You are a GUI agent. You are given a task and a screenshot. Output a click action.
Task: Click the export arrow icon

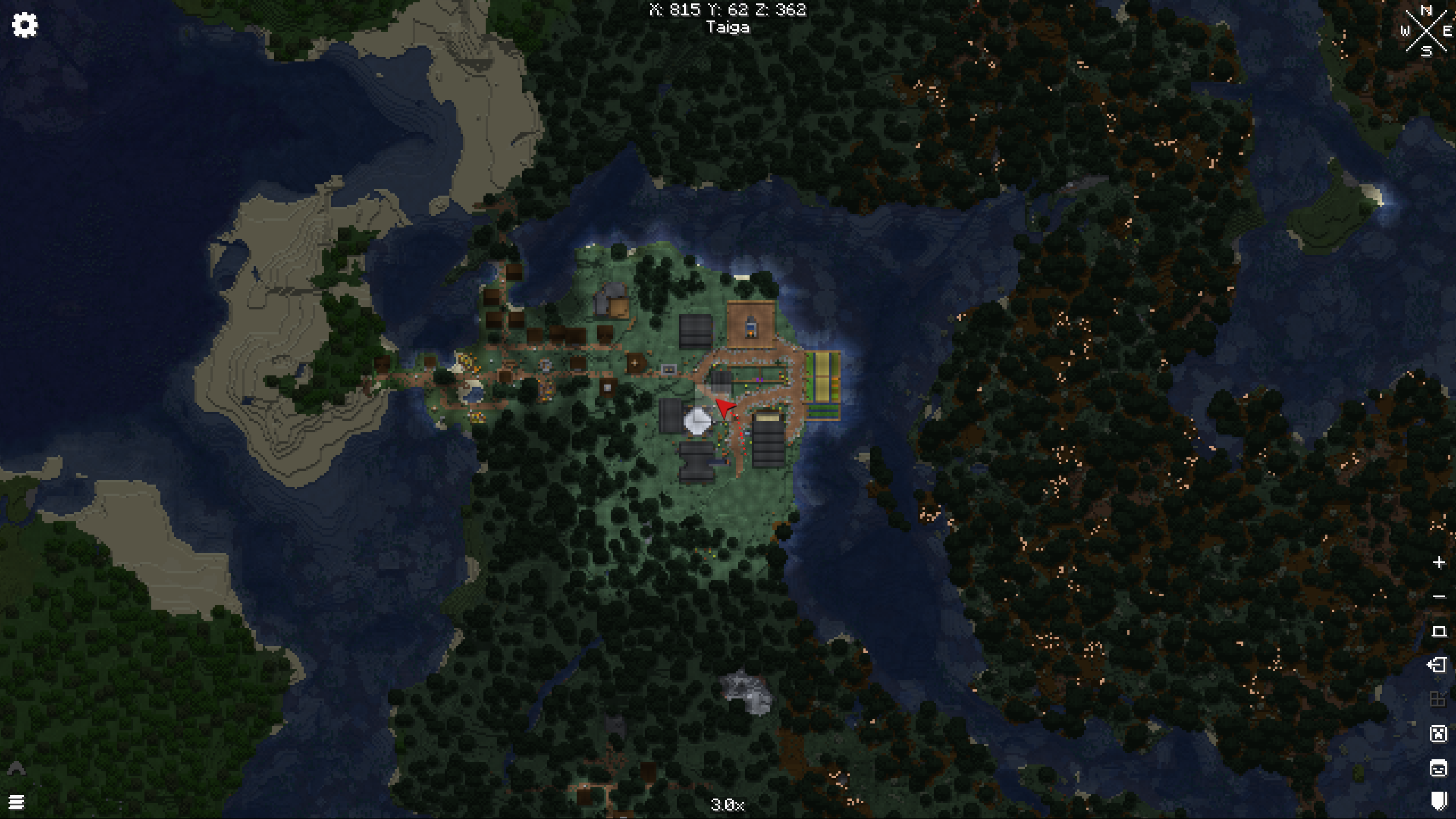pos(1438,665)
